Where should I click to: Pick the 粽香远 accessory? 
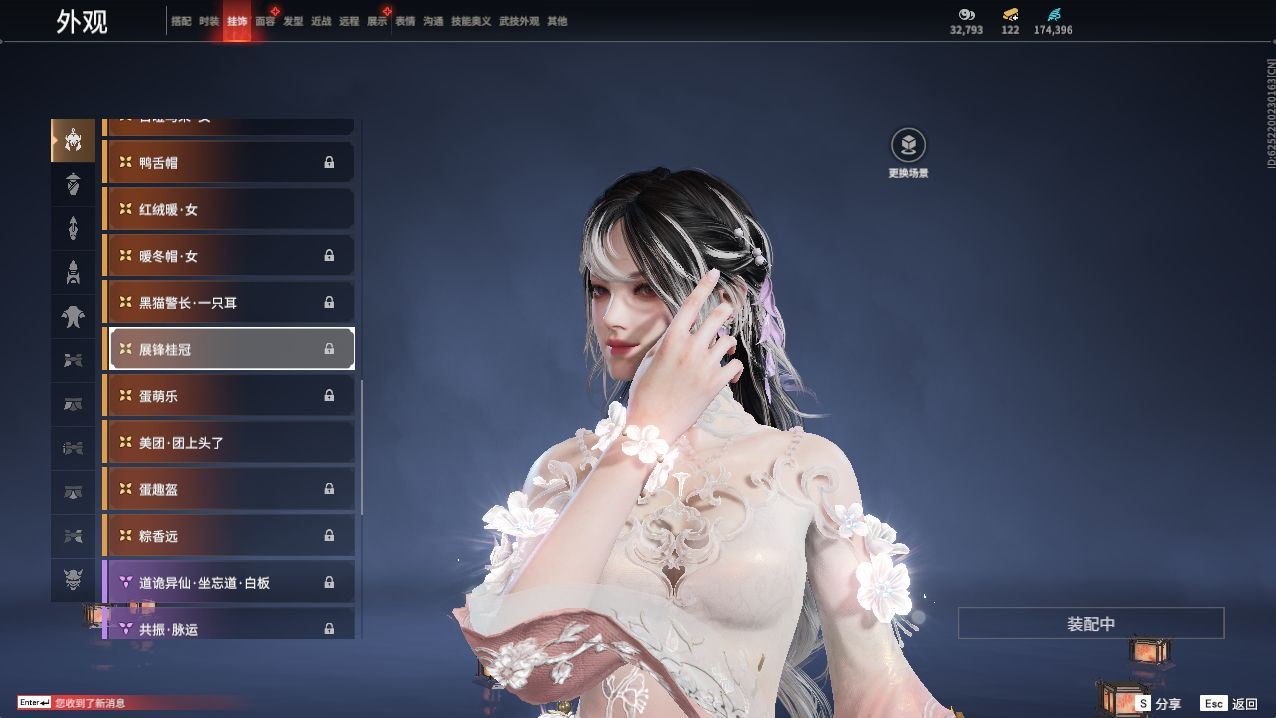230,536
